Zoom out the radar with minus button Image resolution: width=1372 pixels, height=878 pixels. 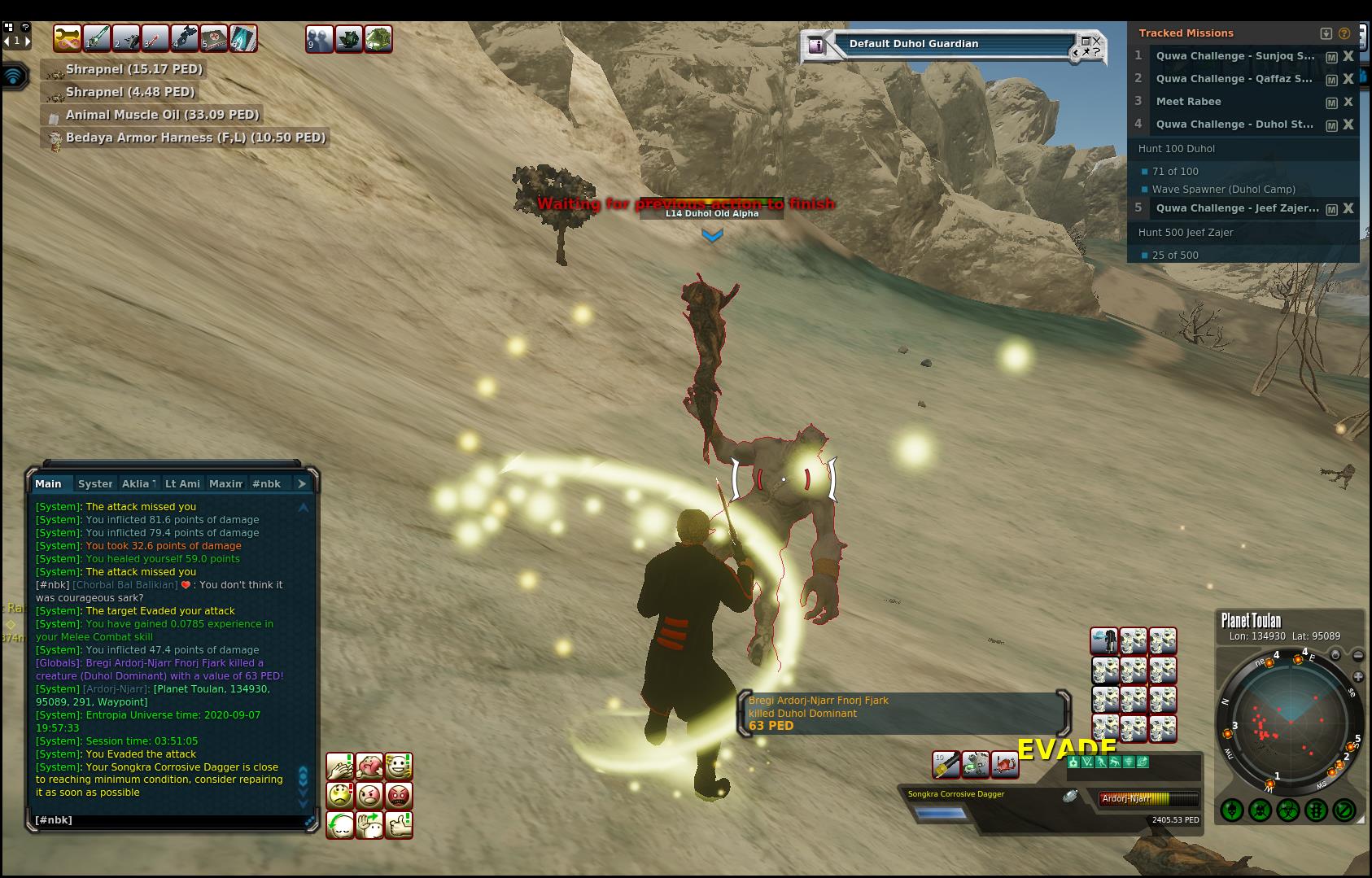(1358, 655)
